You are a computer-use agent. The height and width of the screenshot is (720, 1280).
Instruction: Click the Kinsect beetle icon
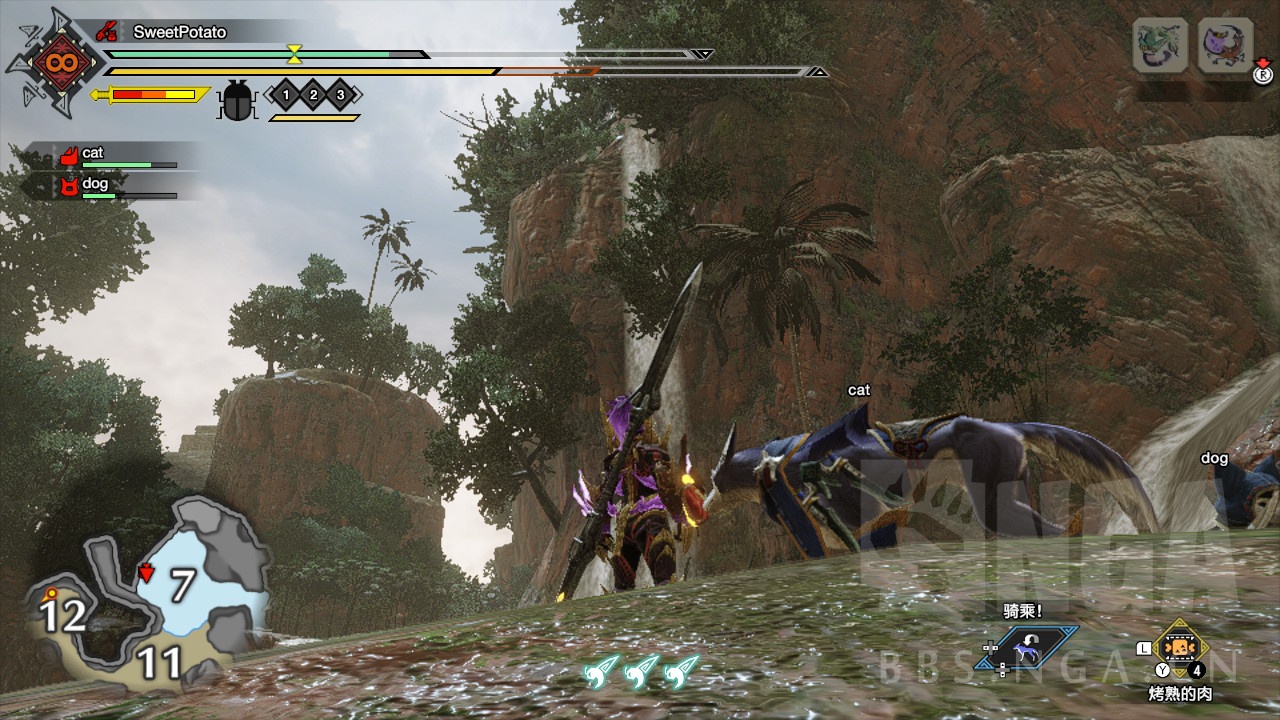point(238,98)
